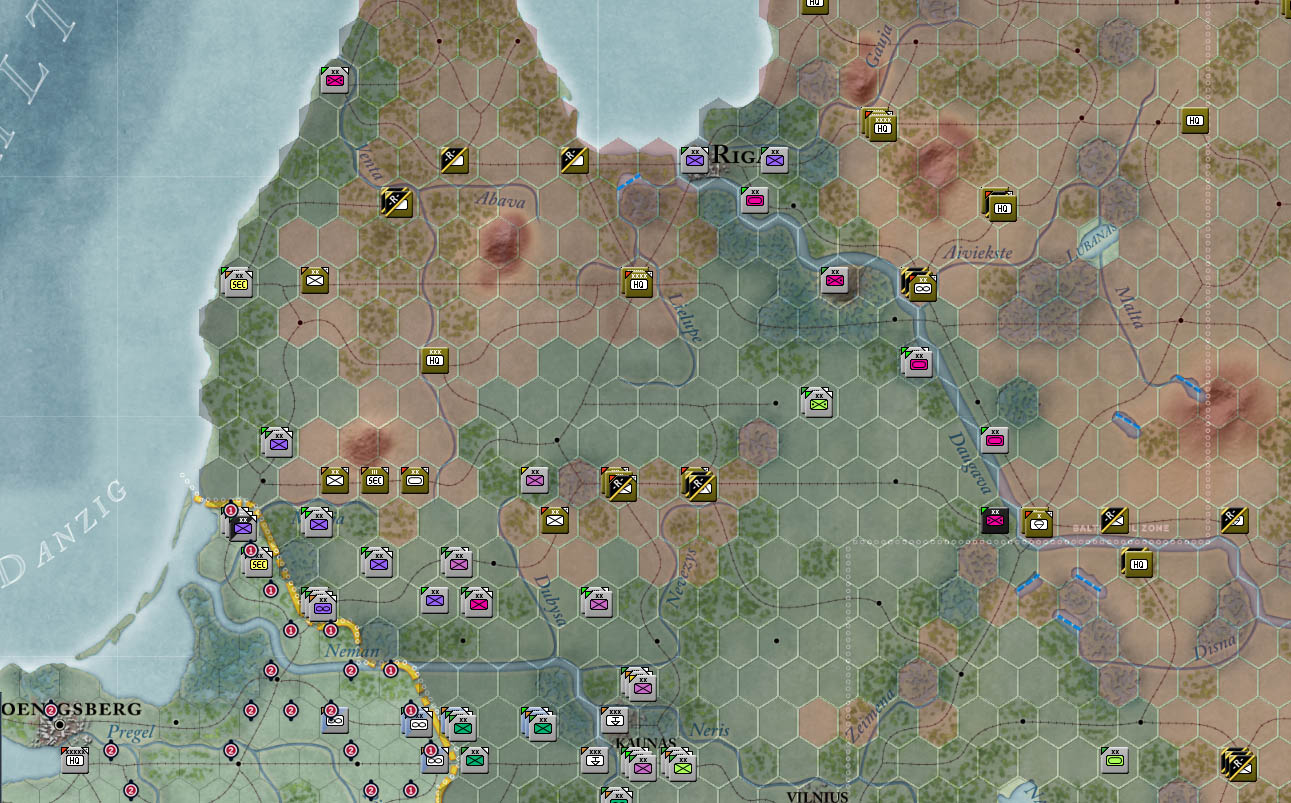Screen dimensions: 1291x803
Task: Select the HQ unit below Koenigsberg
Action: click(73, 760)
